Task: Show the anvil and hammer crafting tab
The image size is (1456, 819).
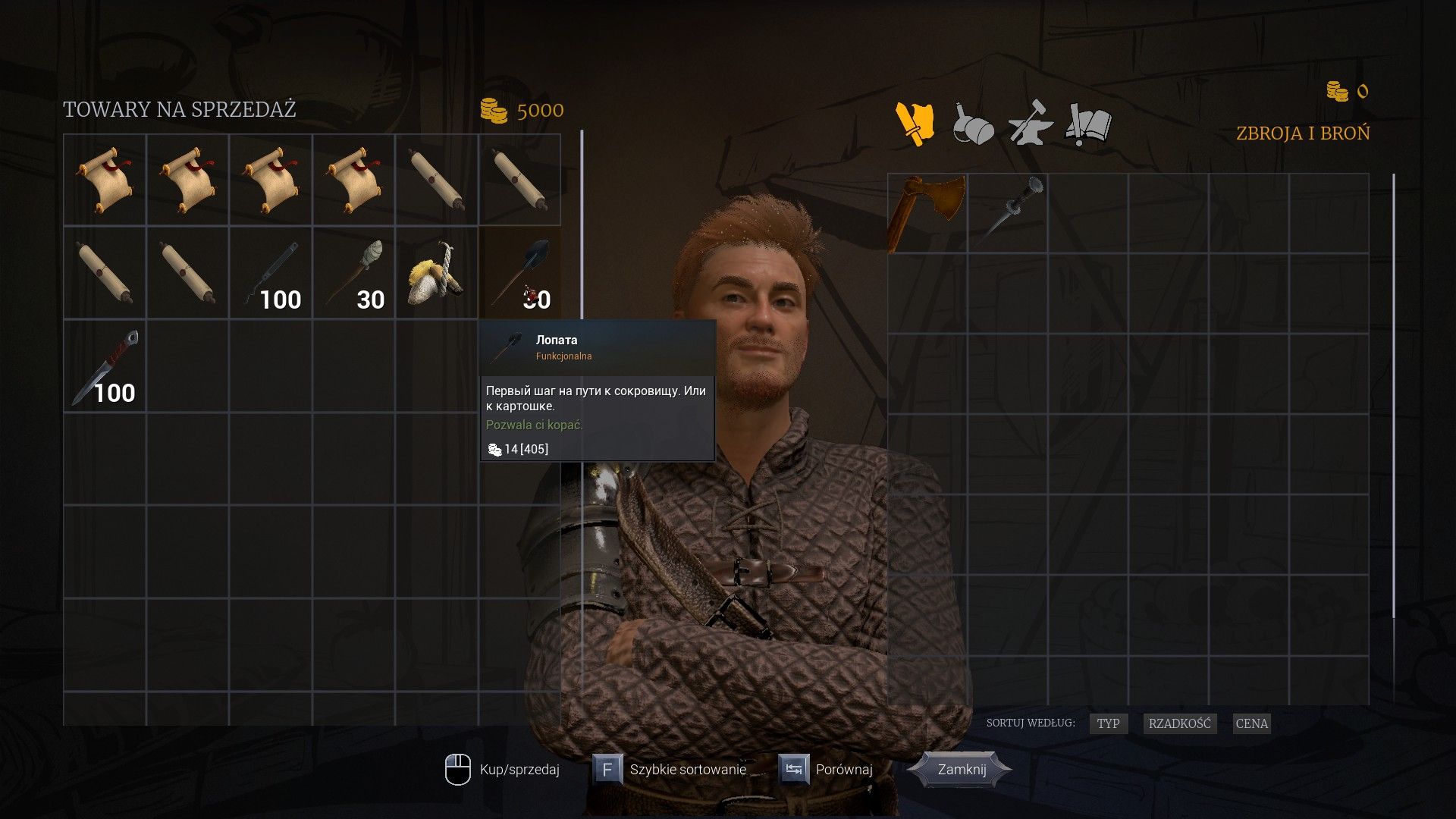Action: pyautogui.click(x=1030, y=124)
